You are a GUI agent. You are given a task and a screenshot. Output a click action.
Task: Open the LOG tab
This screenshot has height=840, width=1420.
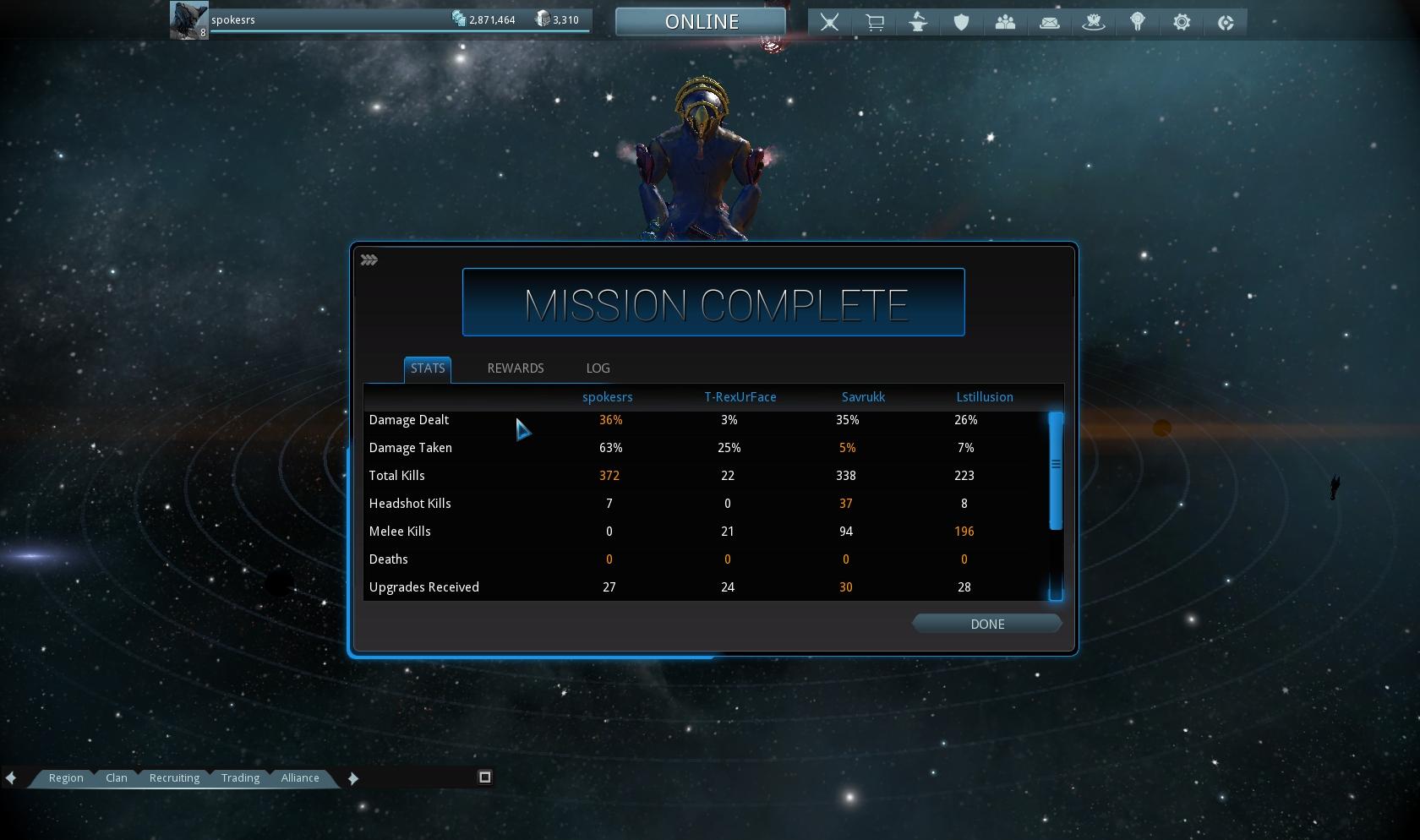598,368
